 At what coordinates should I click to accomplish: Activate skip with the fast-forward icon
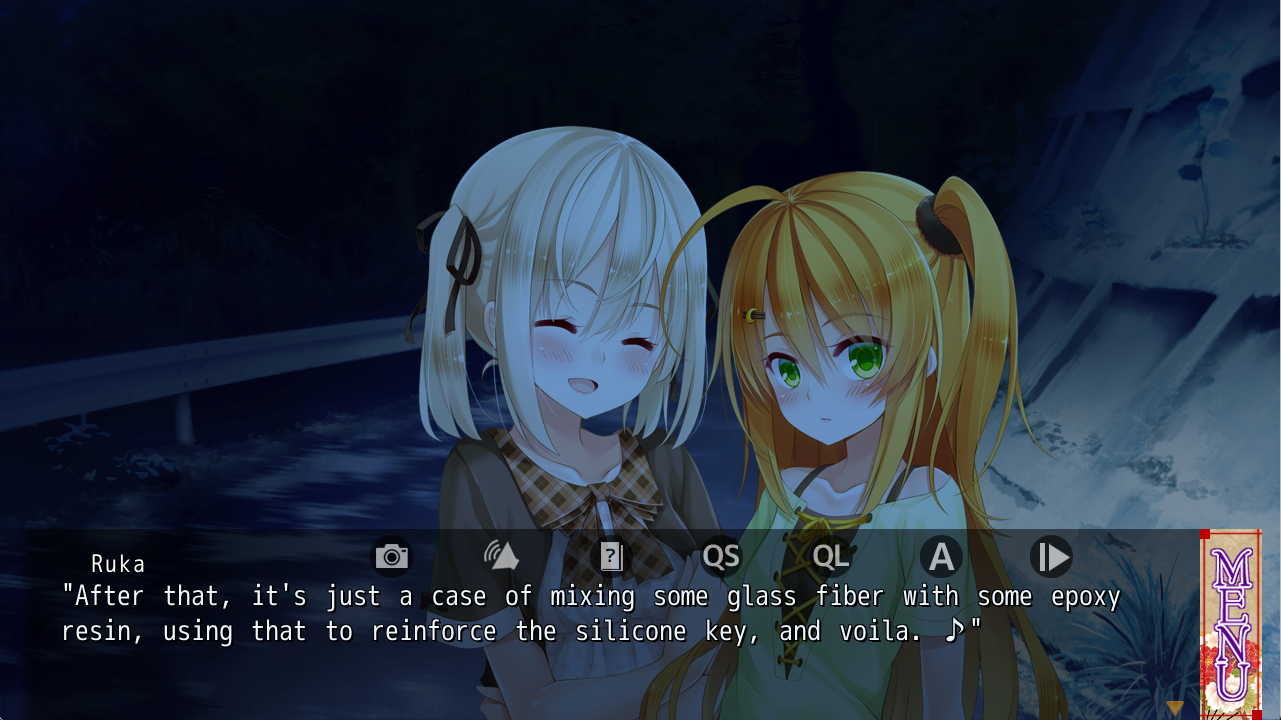tap(1051, 556)
